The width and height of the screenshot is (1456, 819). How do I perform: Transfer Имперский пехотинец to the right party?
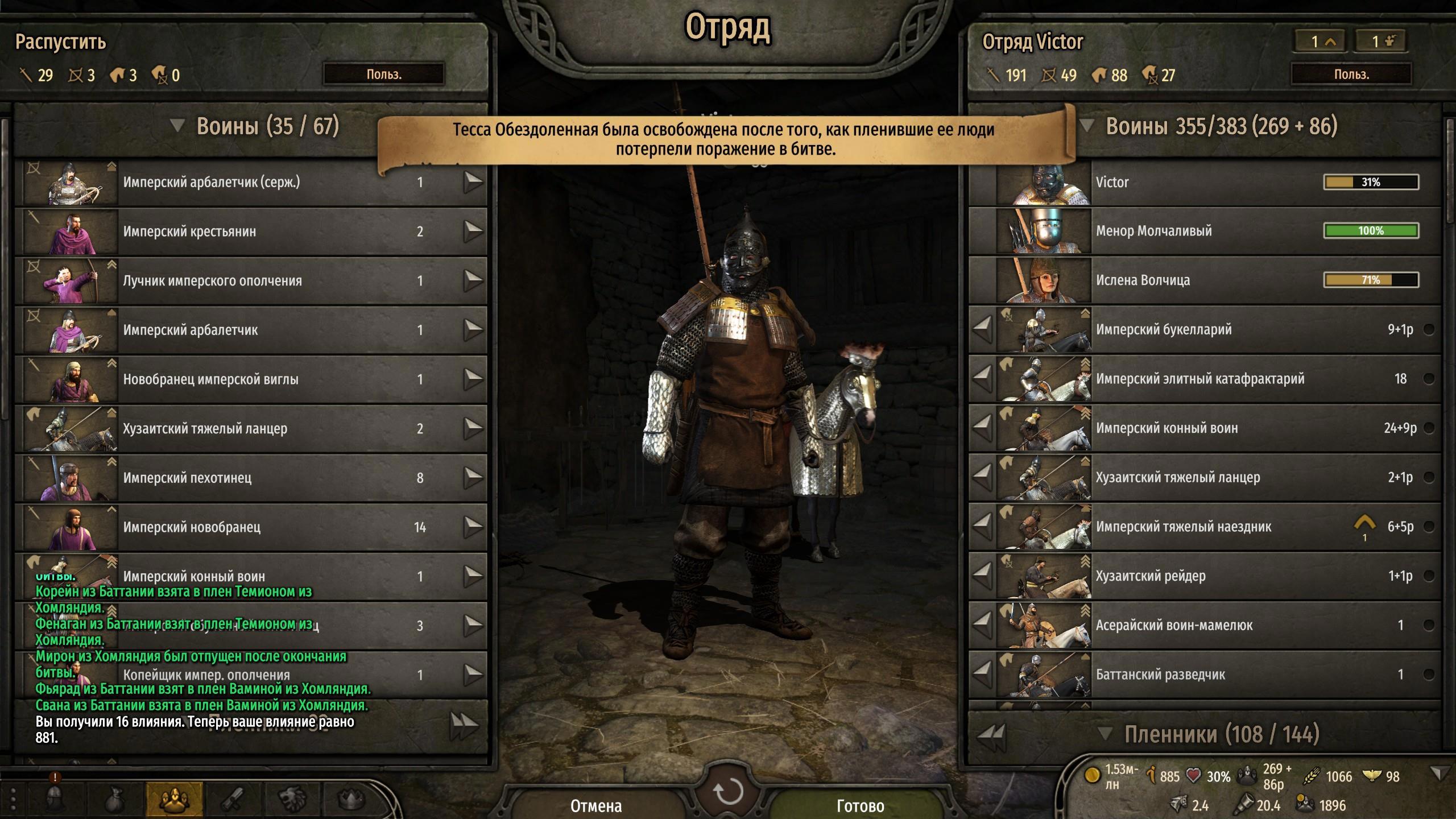[x=473, y=478]
